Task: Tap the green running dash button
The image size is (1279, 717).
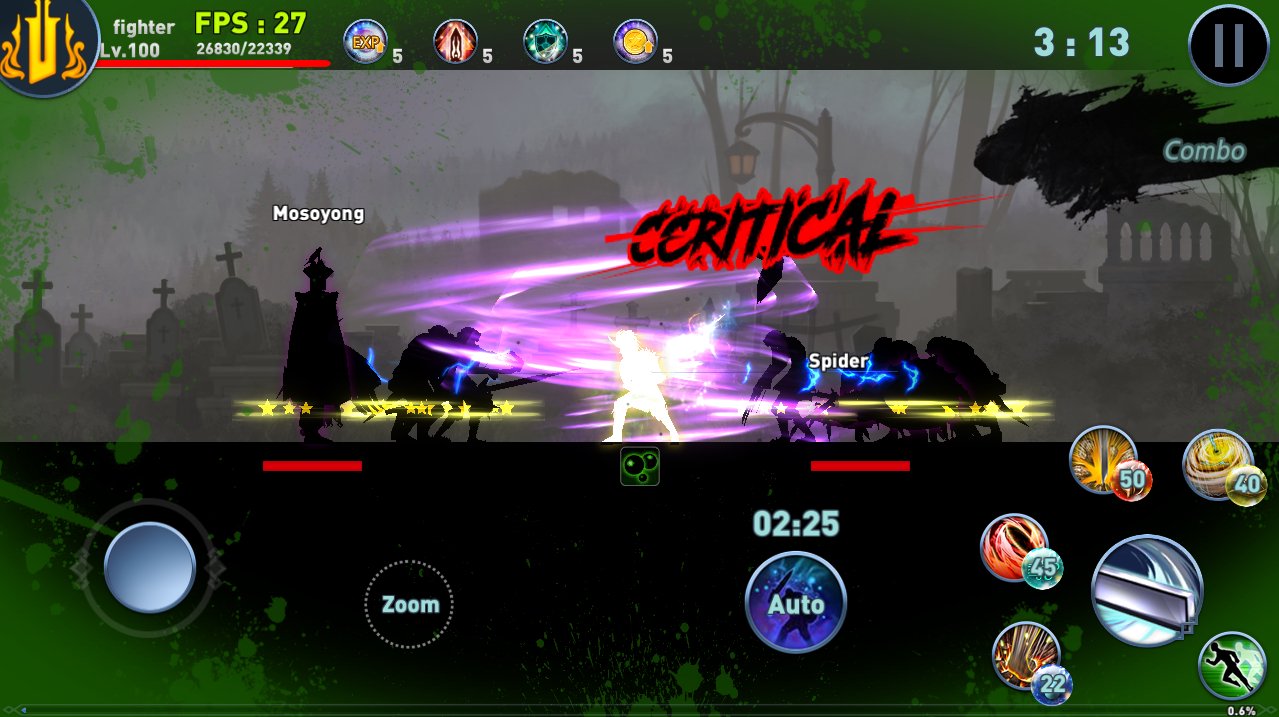Action: 1232,665
